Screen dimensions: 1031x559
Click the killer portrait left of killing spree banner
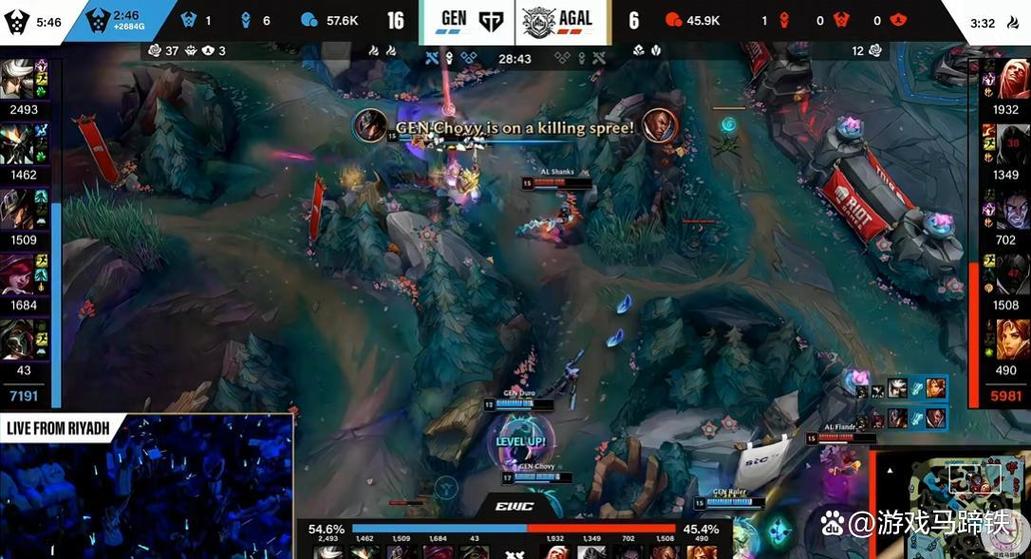coord(371,126)
